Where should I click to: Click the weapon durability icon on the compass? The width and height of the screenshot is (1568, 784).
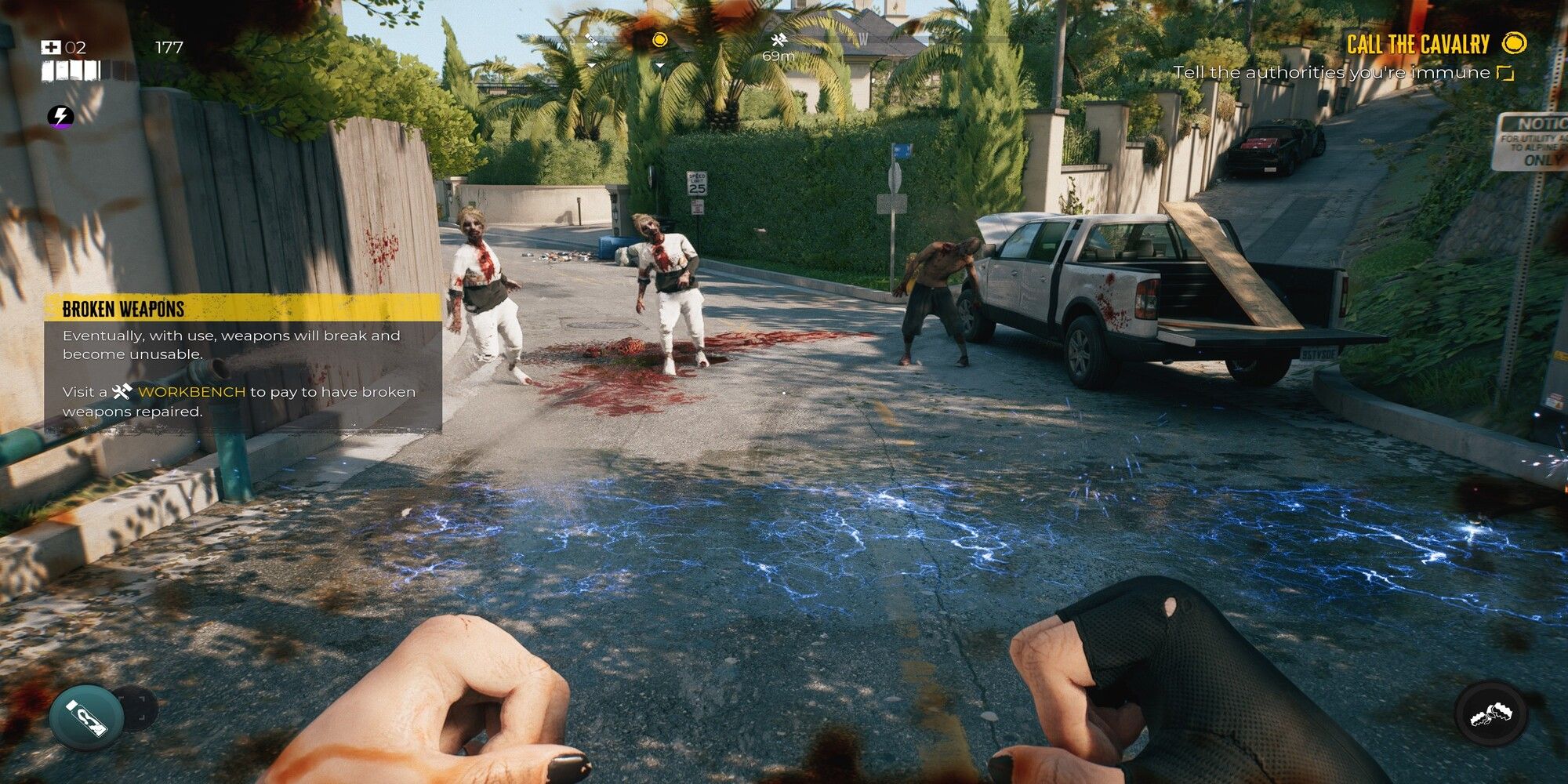point(591,39)
